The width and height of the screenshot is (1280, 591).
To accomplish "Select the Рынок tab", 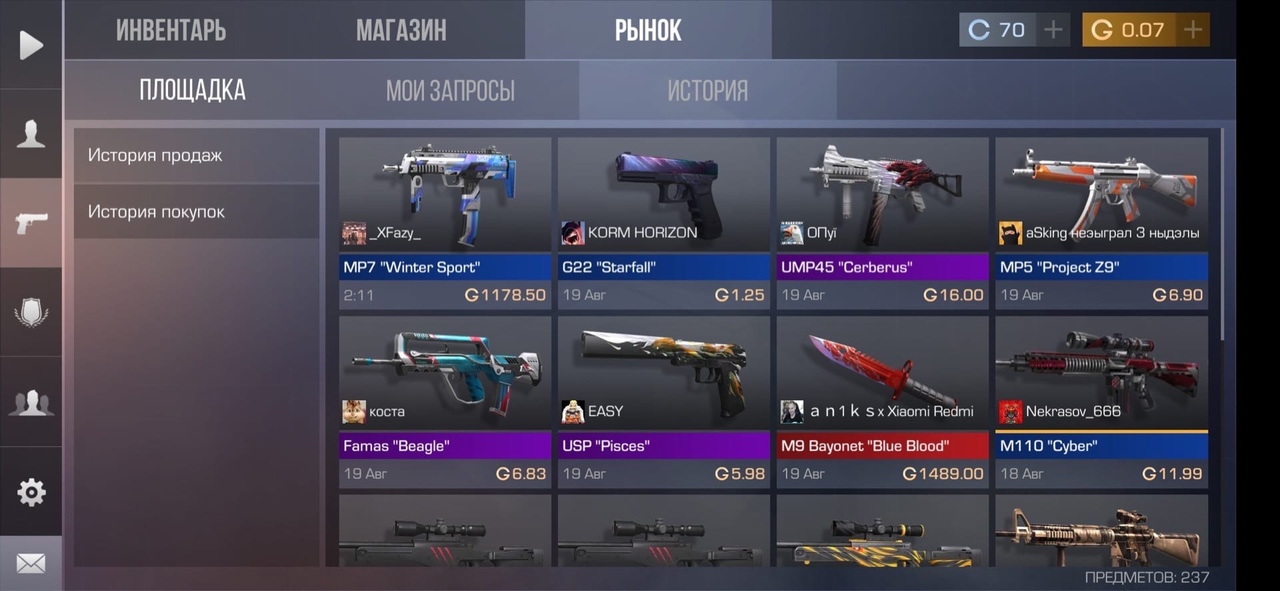I will [648, 30].
